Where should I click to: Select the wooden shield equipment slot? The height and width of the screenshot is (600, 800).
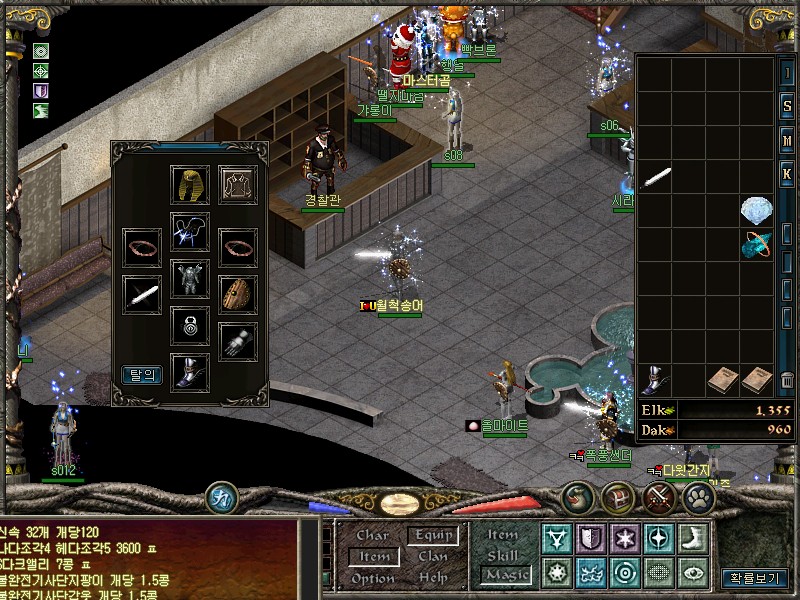[x=238, y=294]
